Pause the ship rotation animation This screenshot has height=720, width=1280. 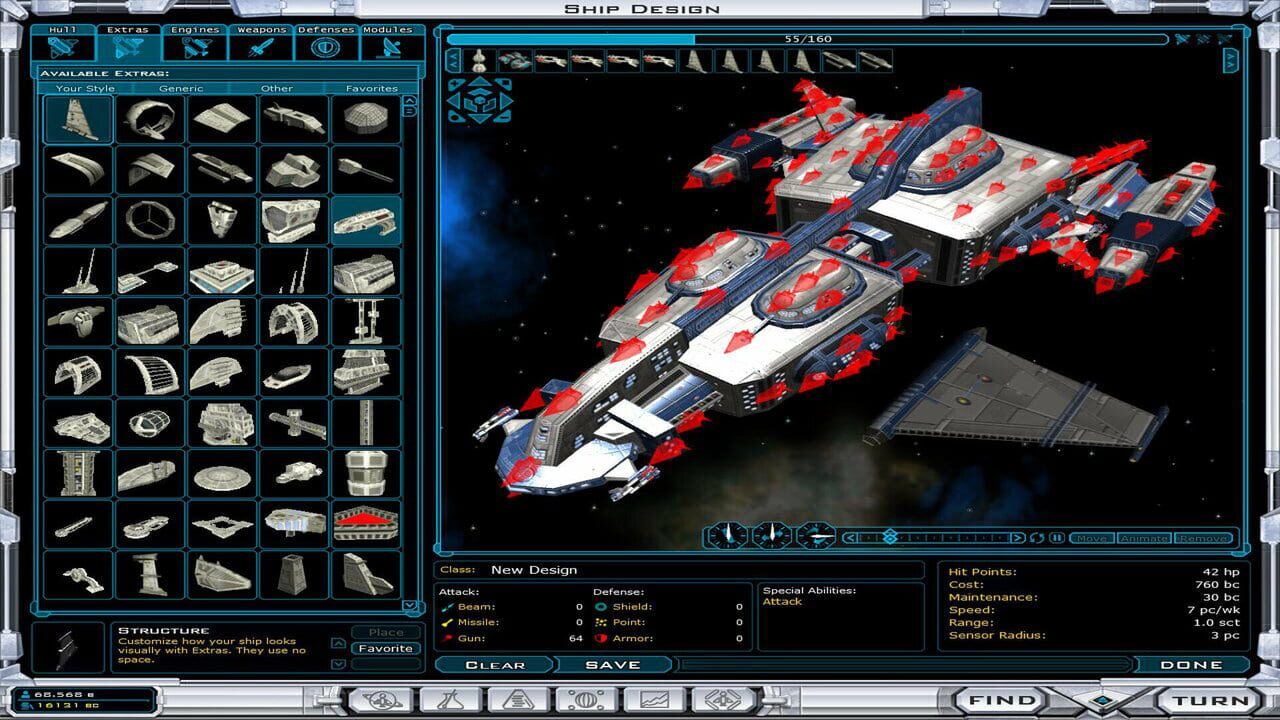click(1057, 536)
